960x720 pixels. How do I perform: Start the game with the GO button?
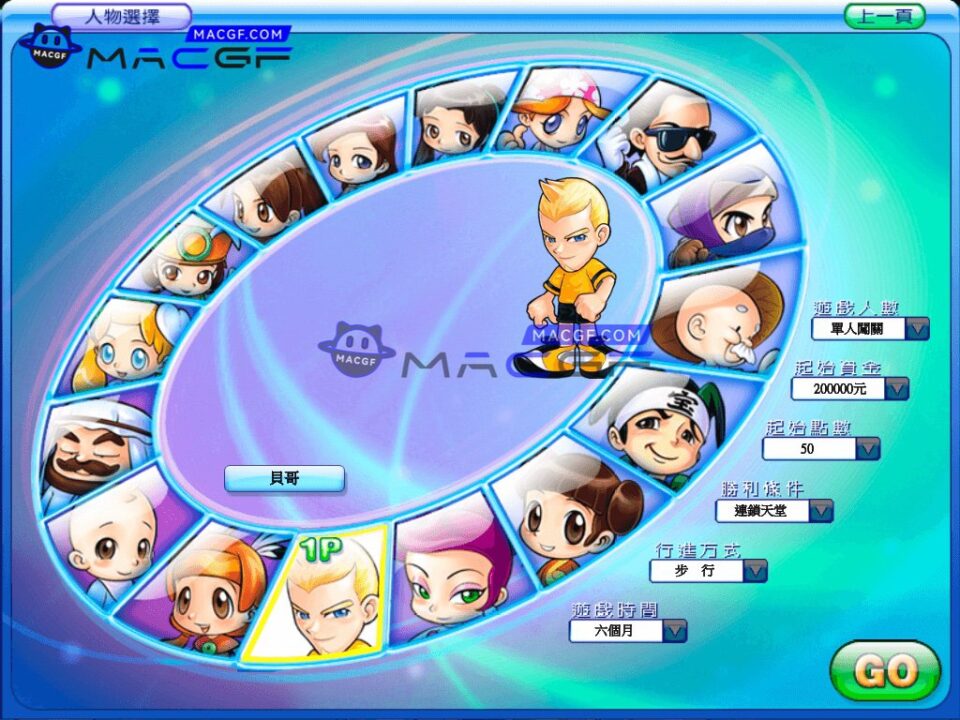[885, 672]
